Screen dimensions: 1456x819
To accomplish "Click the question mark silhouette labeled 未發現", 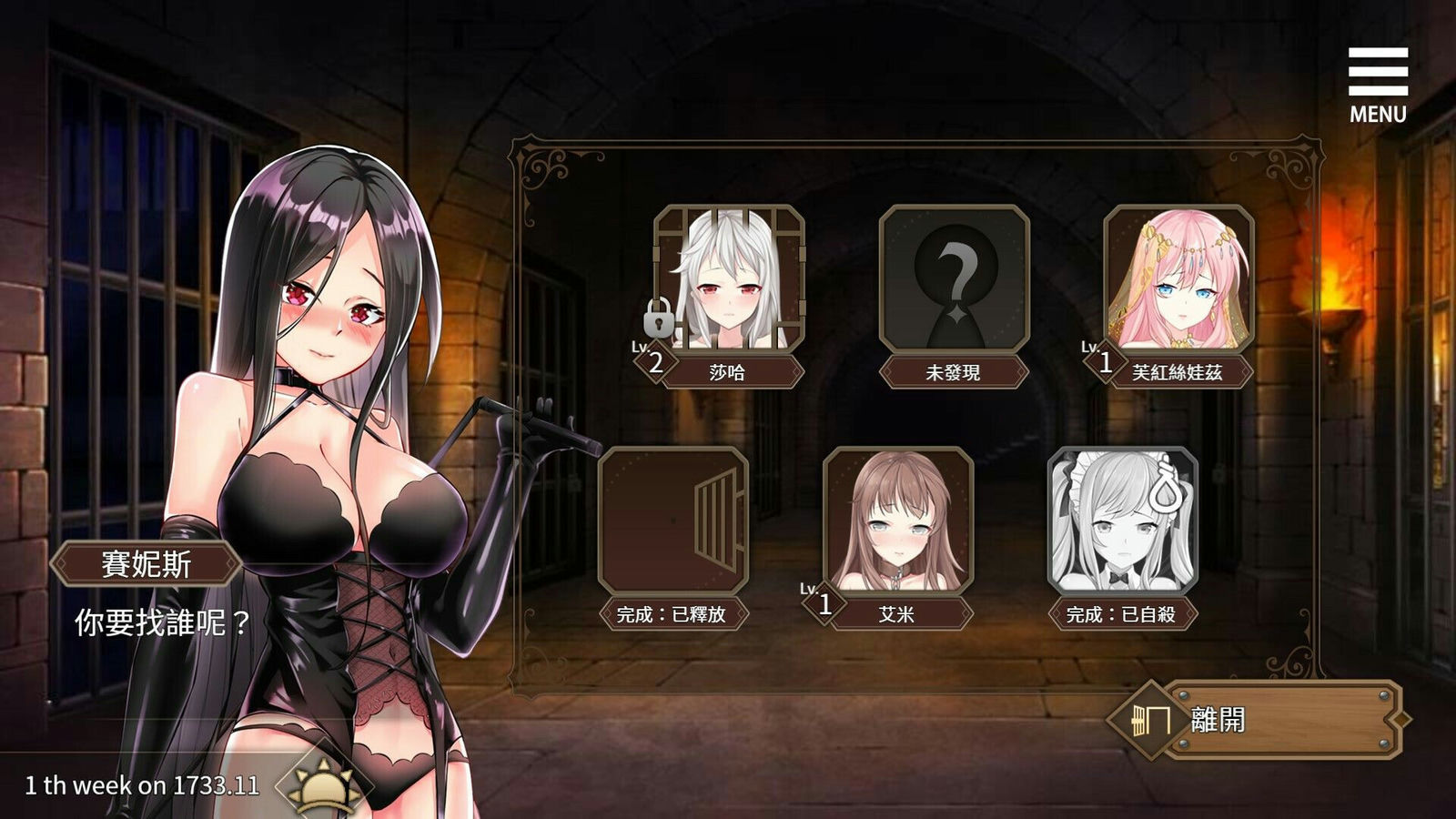I will (954, 278).
